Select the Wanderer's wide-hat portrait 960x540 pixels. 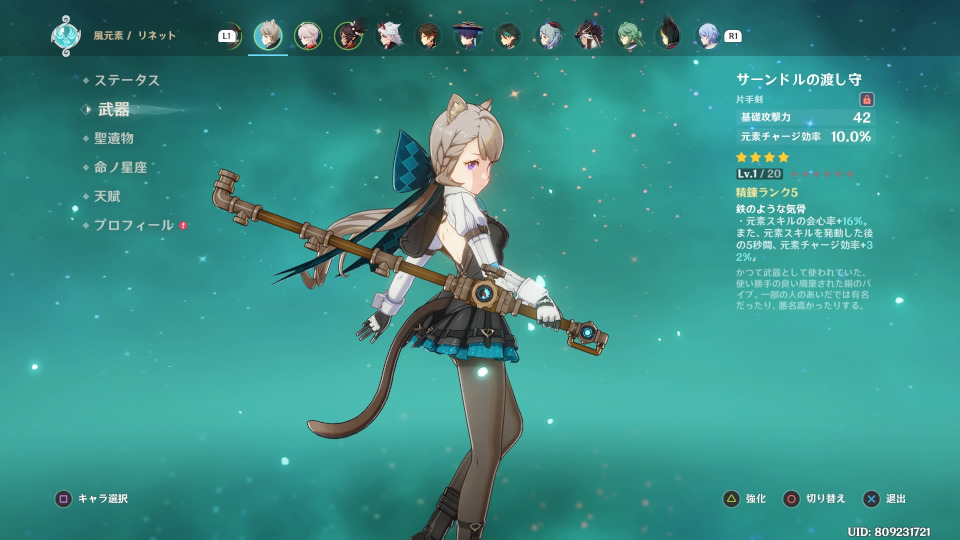[x=468, y=36]
